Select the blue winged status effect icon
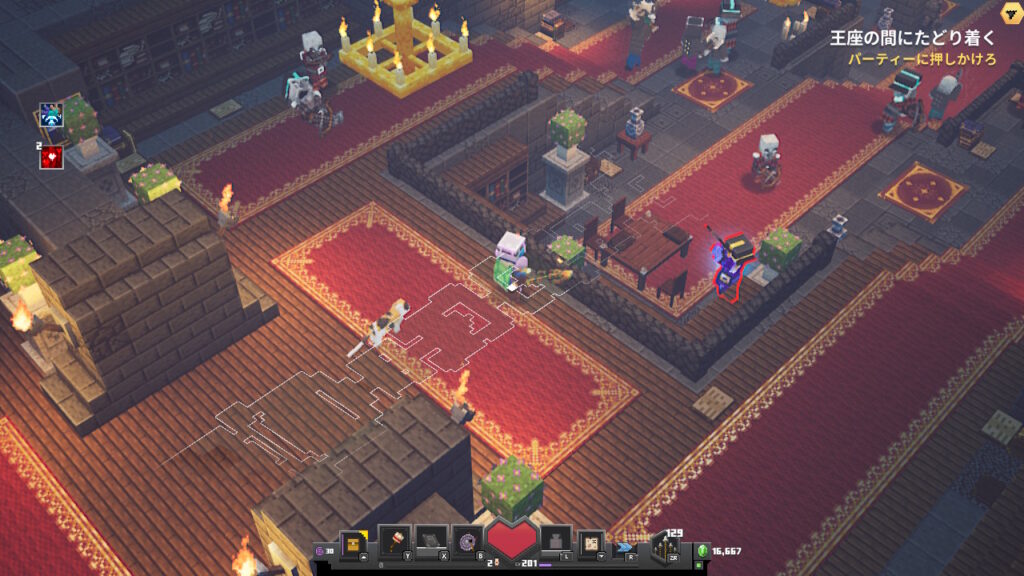The height and width of the screenshot is (576, 1024). [x=51, y=115]
